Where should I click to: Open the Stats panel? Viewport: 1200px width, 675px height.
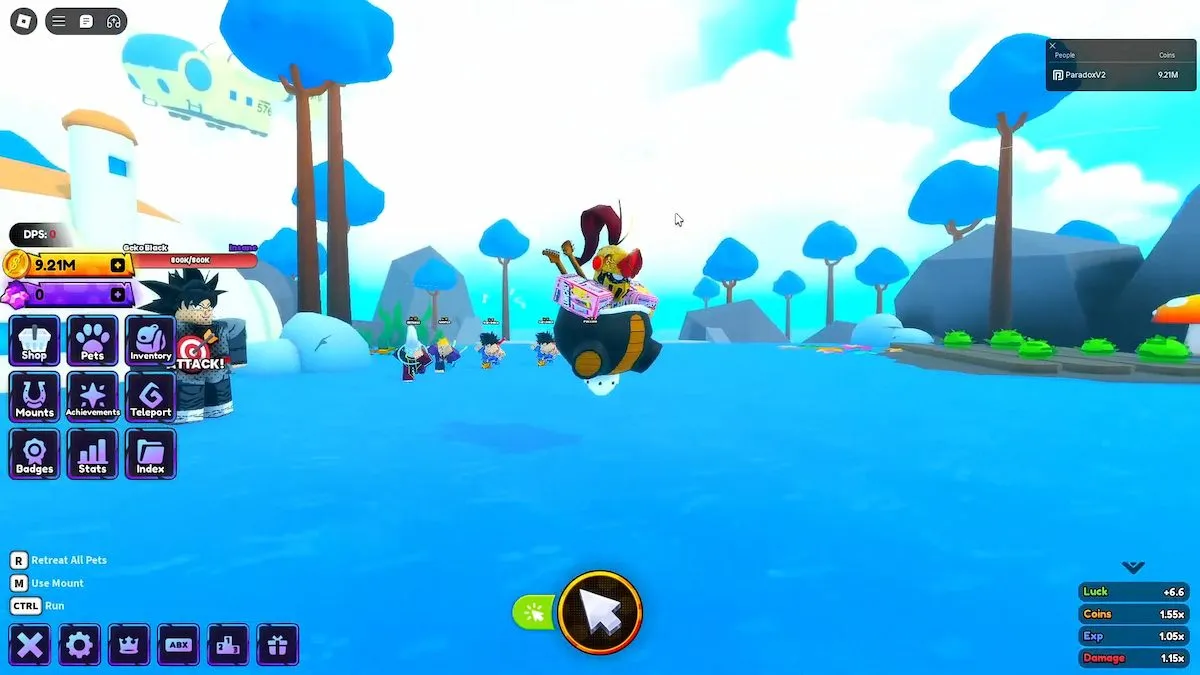pyautogui.click(x=92, y=454)
